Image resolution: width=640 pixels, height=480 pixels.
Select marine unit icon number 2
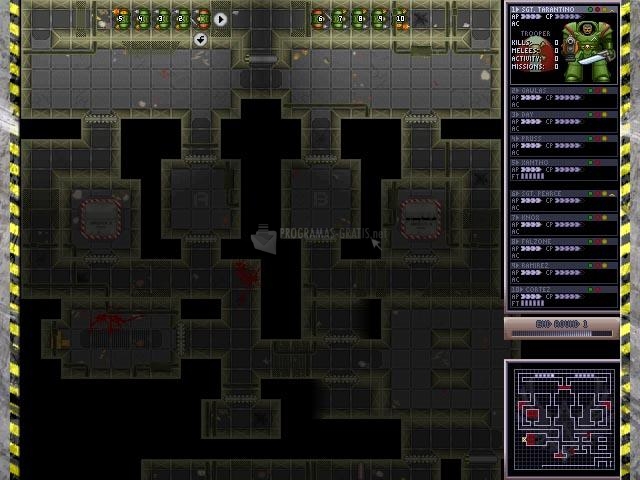(181, 18)
